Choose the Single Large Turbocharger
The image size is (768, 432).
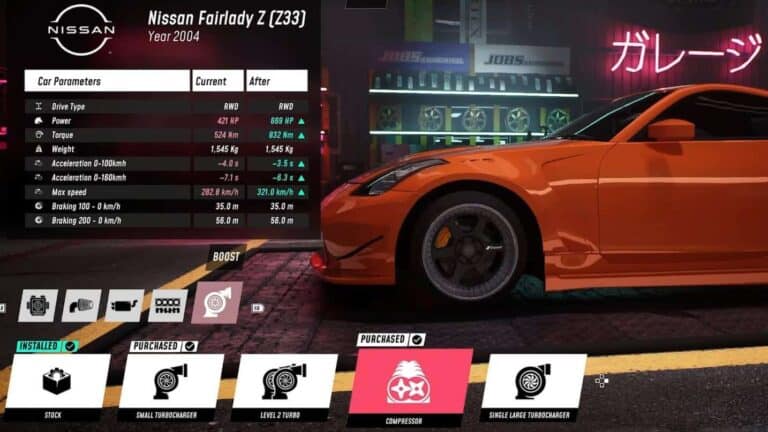[x=533, y=382]
